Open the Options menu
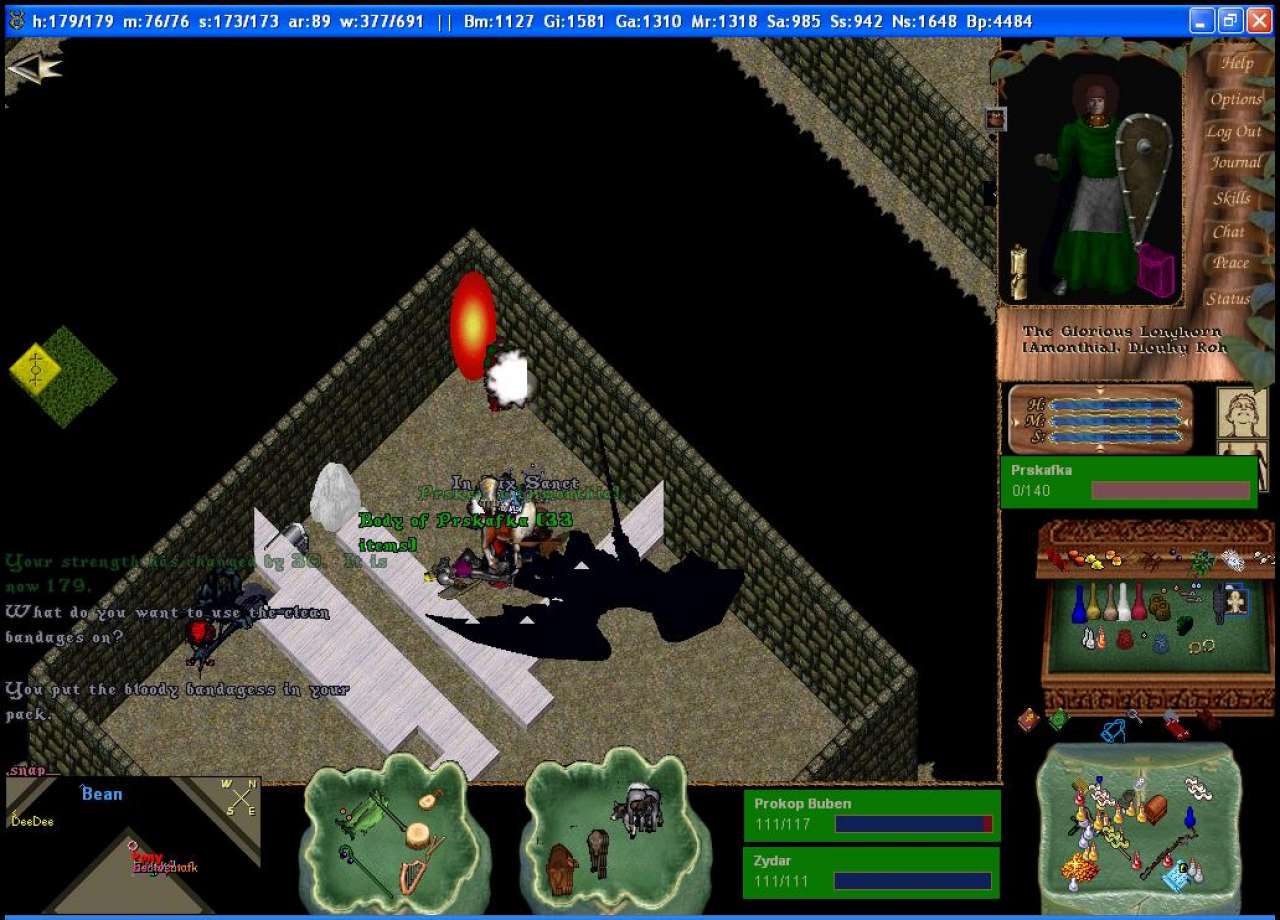 [1236, 99]
